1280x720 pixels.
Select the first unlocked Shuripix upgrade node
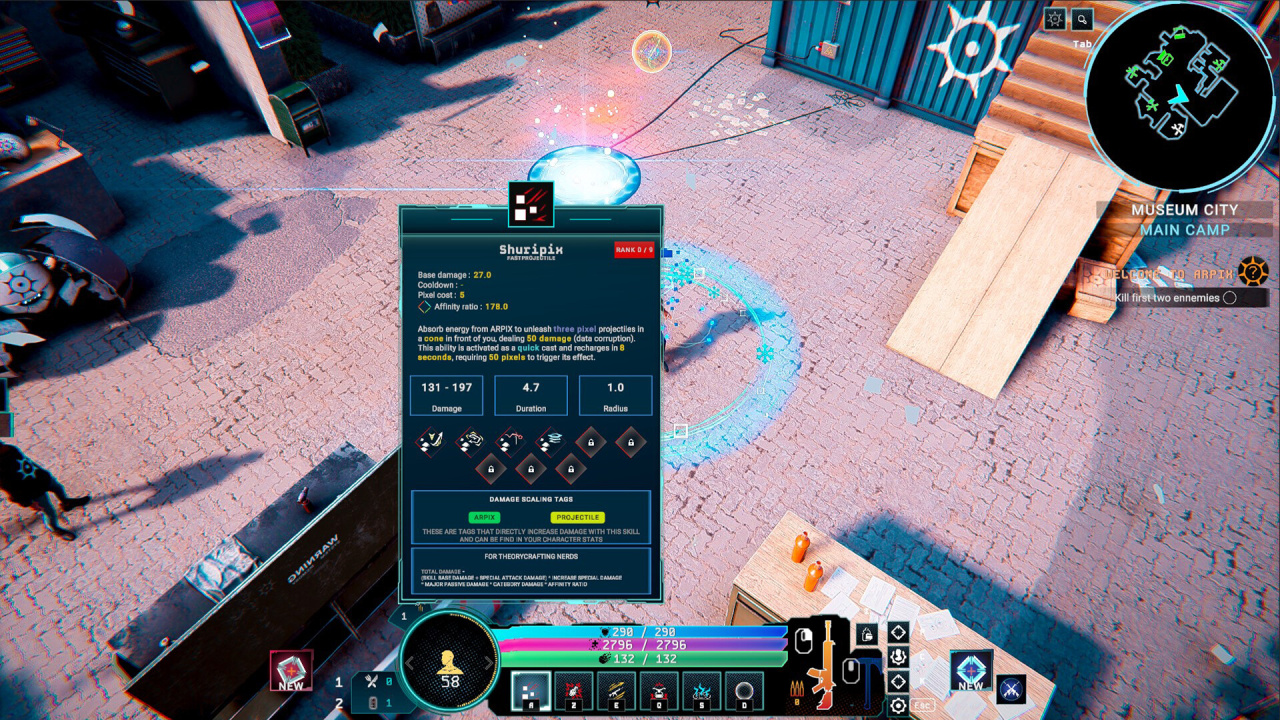(x=432, y=439)
